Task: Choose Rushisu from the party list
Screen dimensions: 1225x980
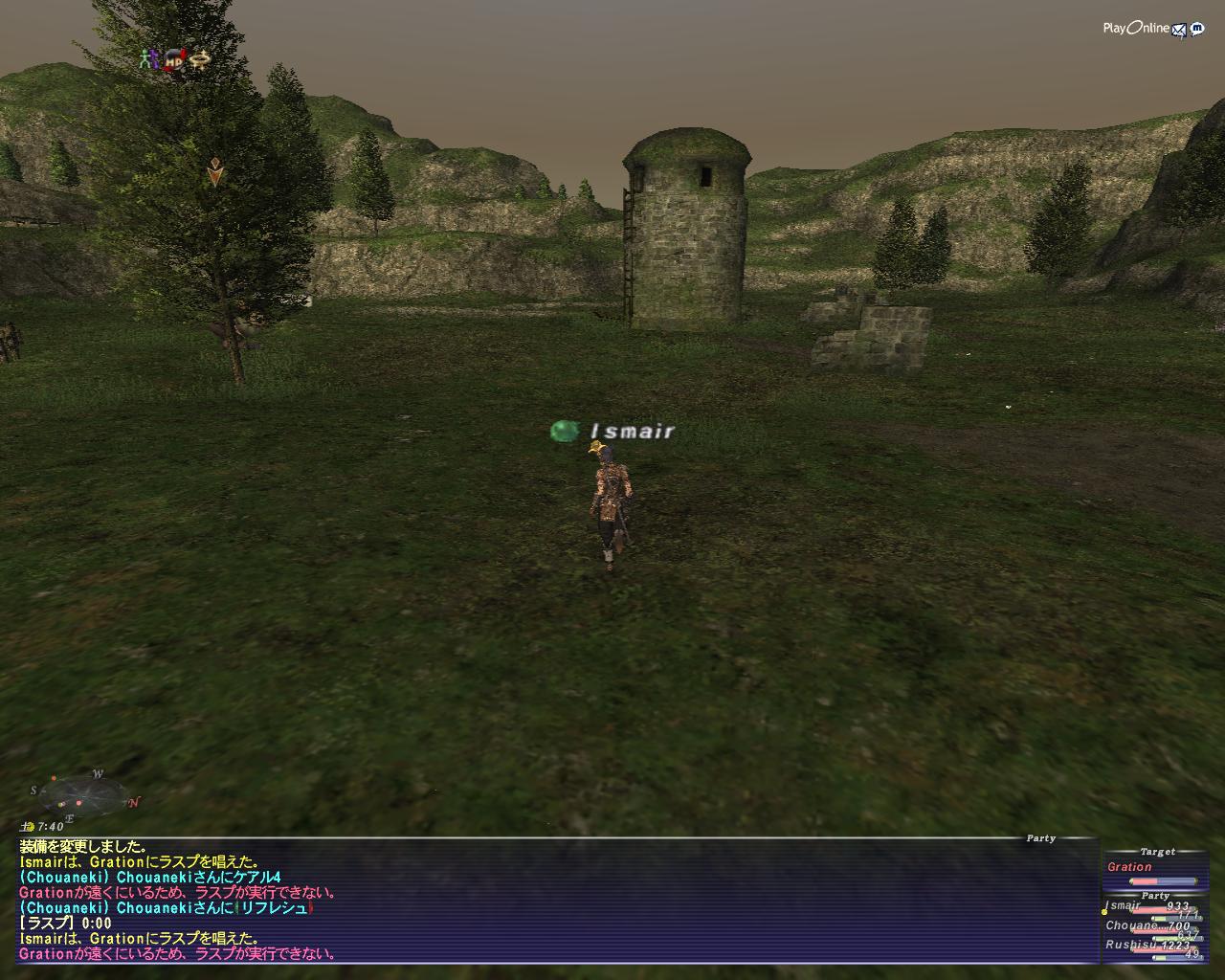Action: pos(1125,945)
